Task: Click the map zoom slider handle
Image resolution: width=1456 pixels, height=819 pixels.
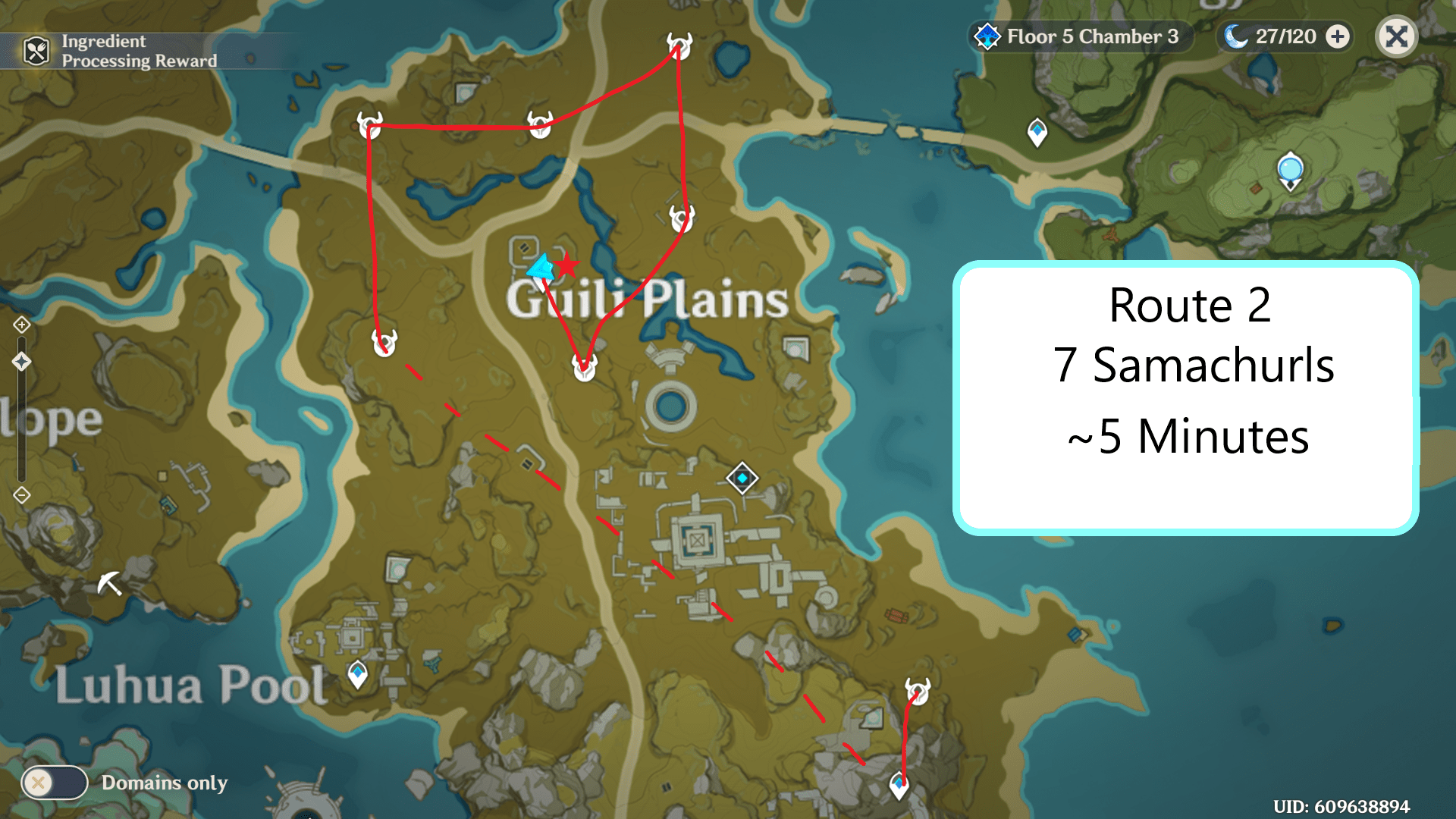Action: coord(20,362)
